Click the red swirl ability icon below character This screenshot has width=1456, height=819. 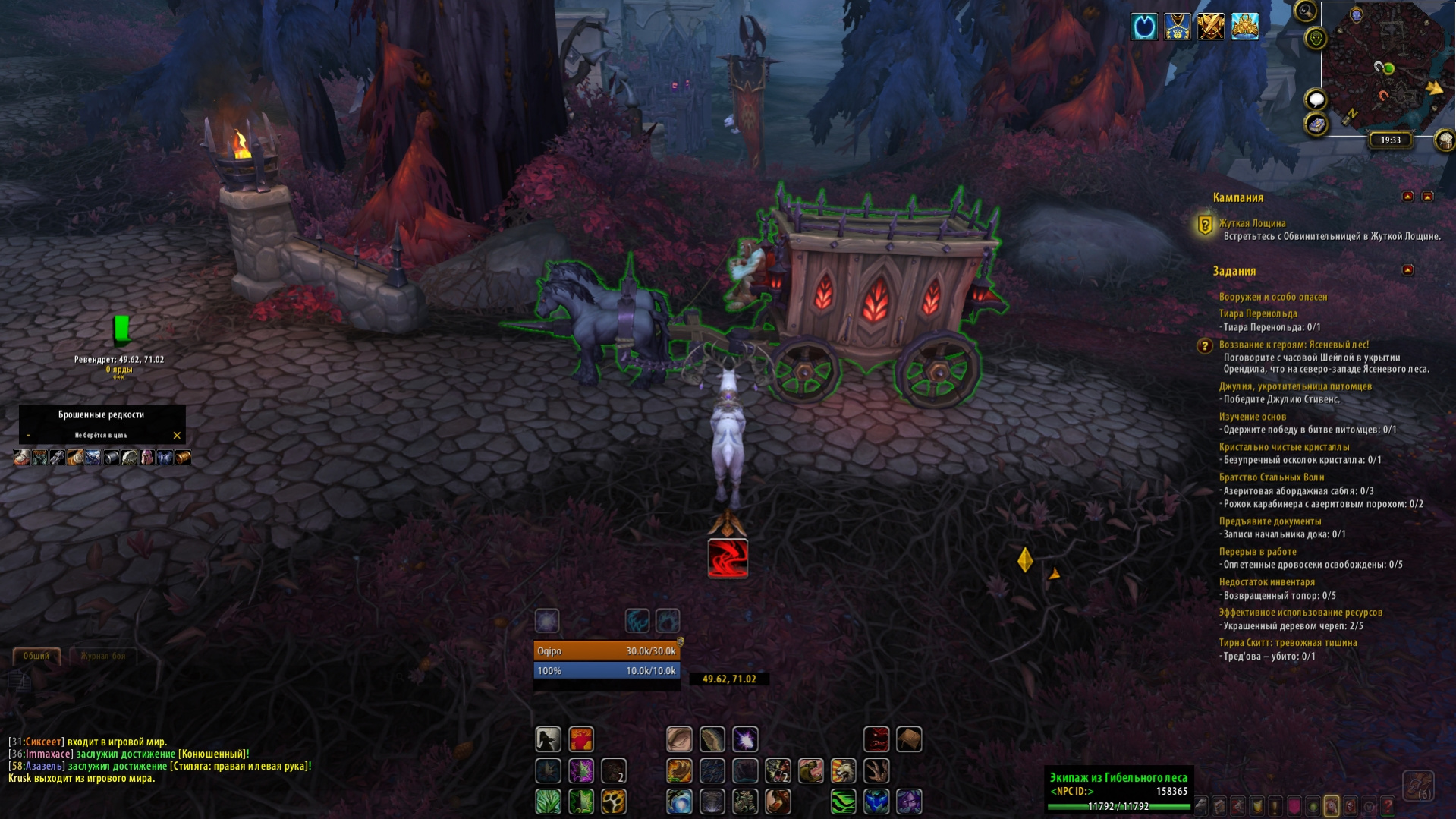coord(728,558)
